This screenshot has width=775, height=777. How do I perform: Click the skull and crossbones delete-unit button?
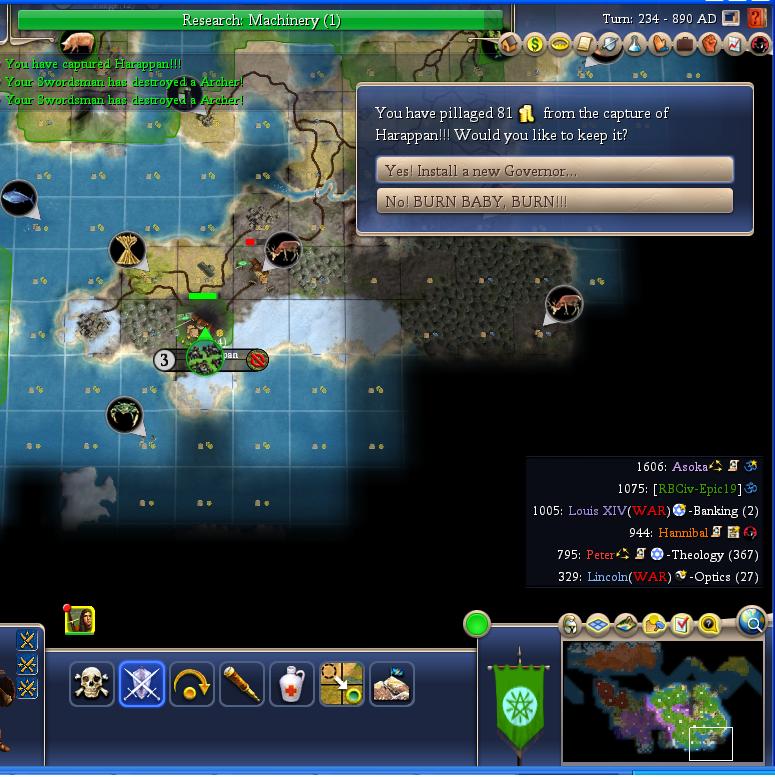(92, 684)
